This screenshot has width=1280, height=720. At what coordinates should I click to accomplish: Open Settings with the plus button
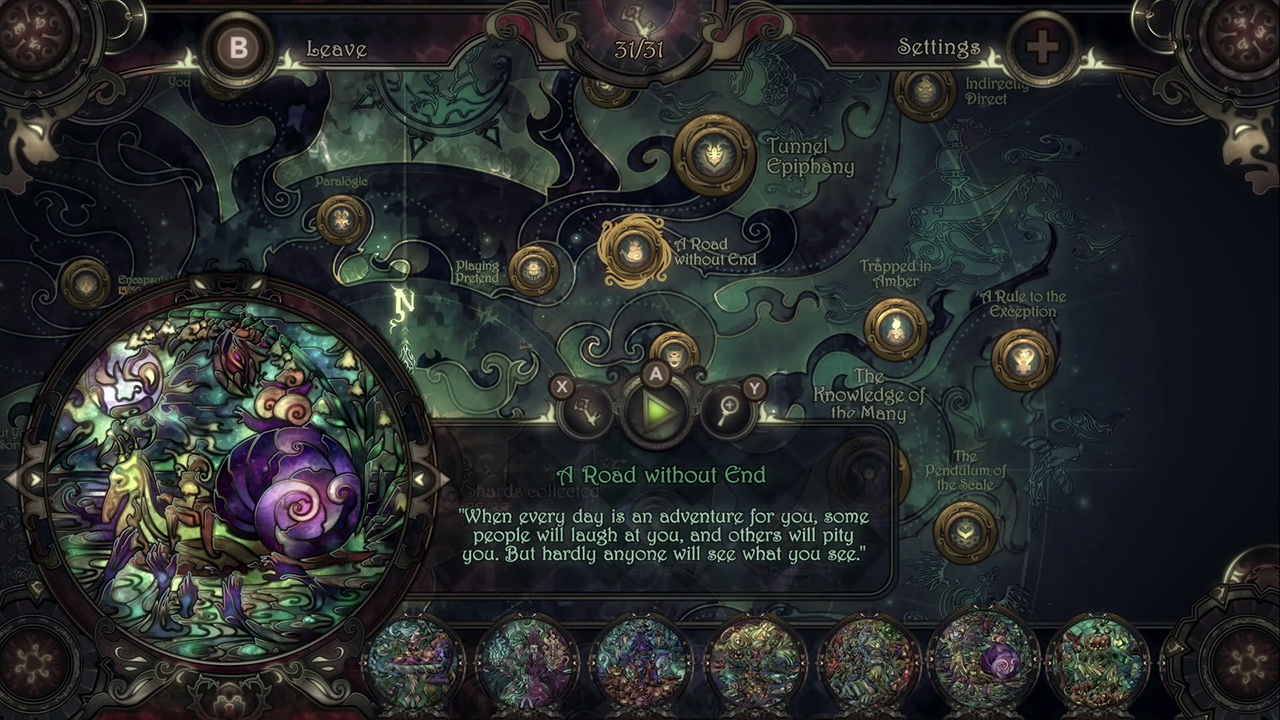[x=1043, y=47]
